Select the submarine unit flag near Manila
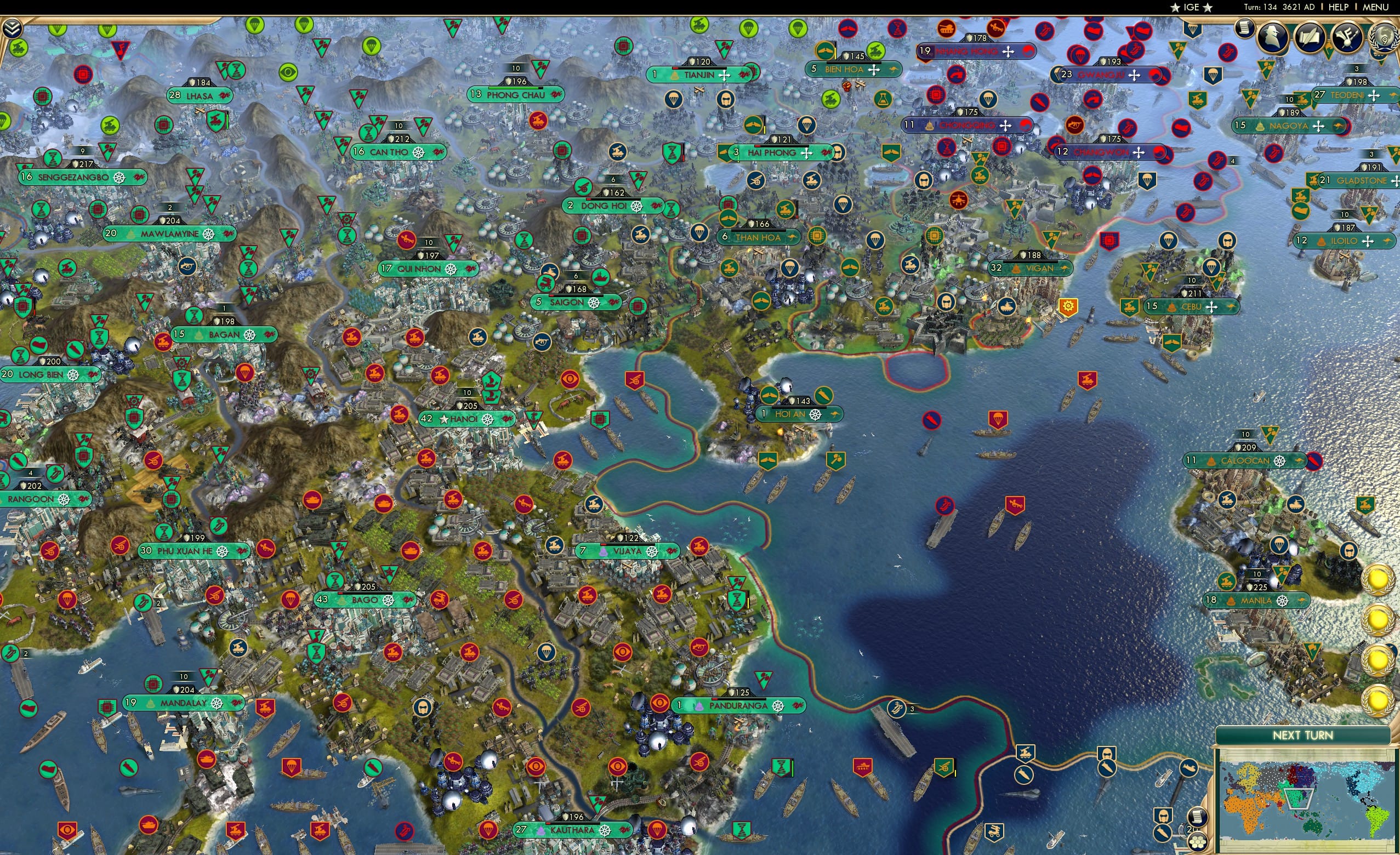The height and width of the screenshot is (855, 1400). pyautogui.click(x=1315, y=462)
